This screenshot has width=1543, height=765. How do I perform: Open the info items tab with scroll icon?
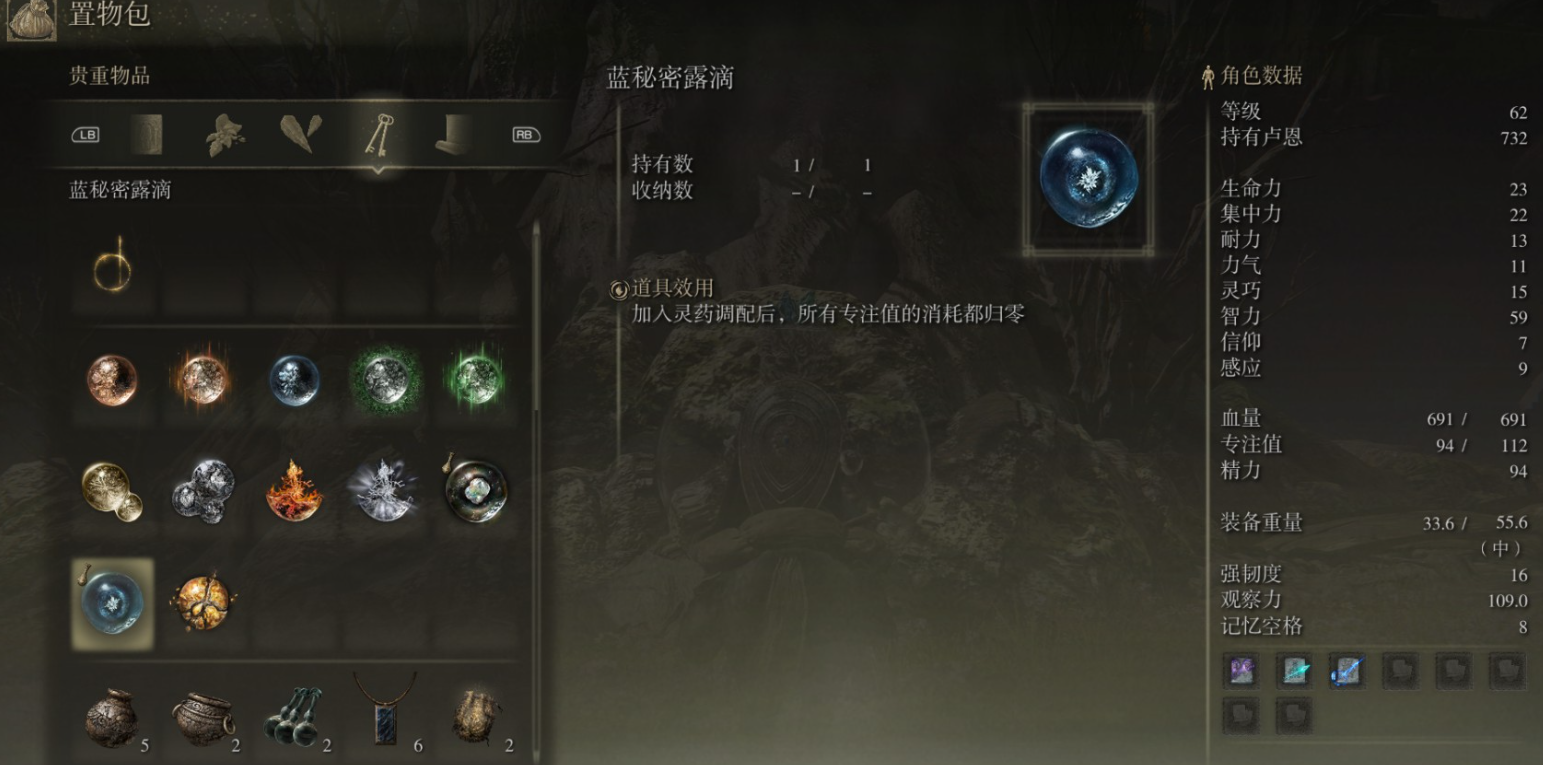(147, 135)
